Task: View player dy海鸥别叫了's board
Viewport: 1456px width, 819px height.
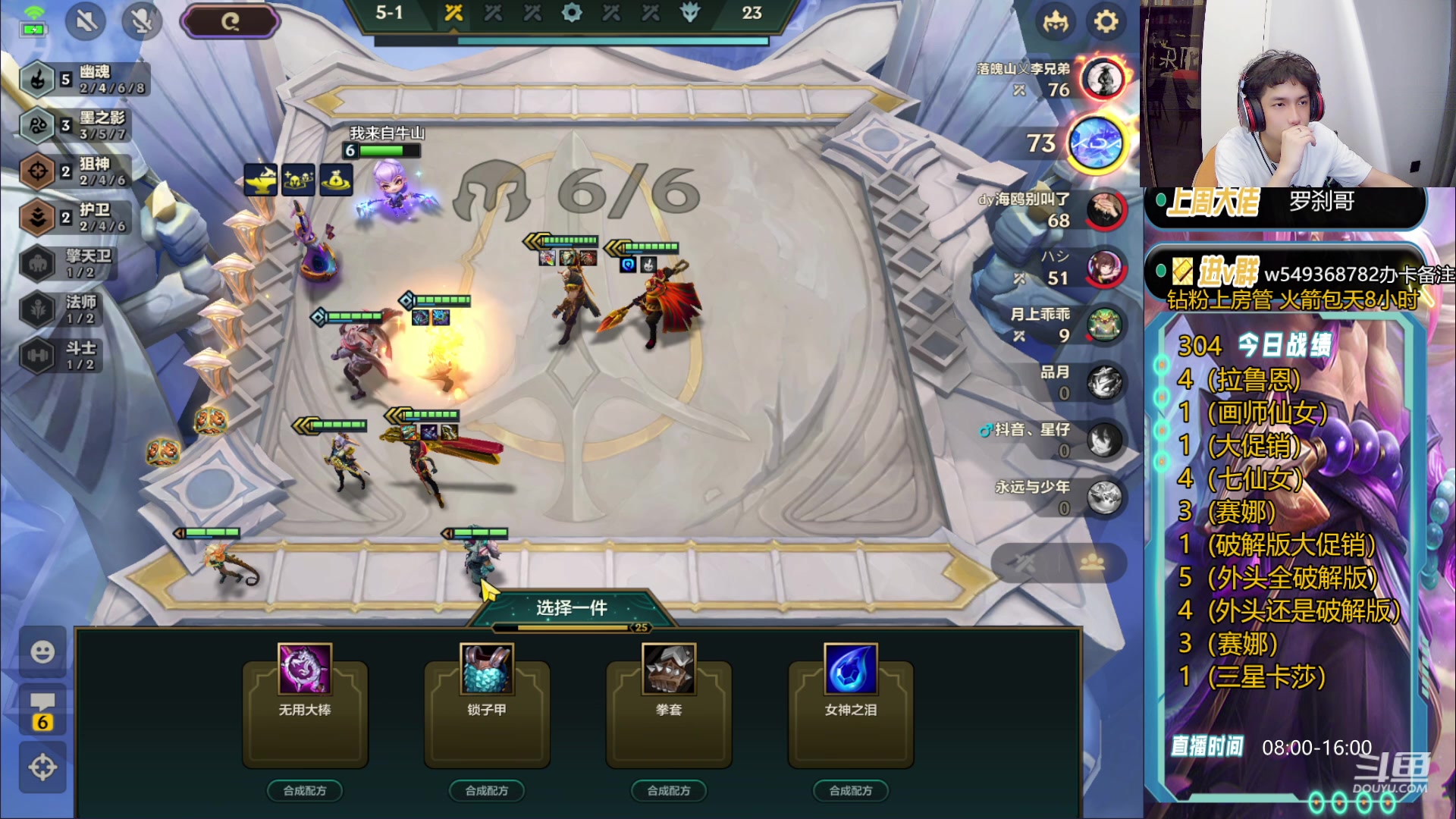Action: (x=1104, y=210)
